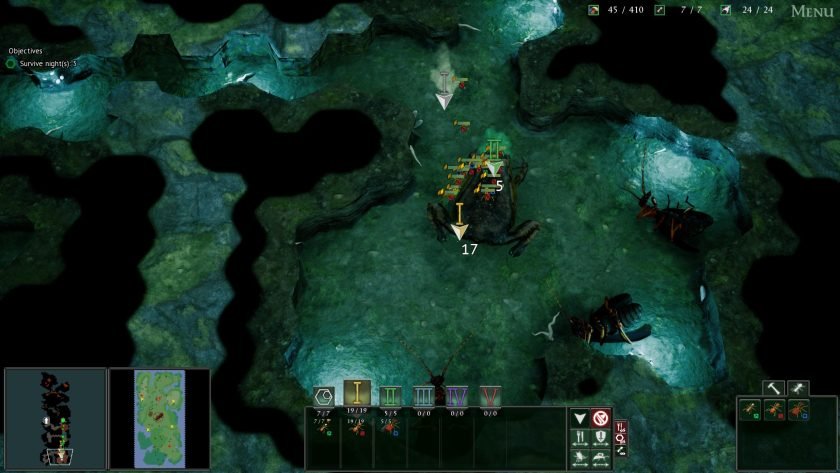
Task: Choose the ant icon with blue marker
Action: (800, 410)
